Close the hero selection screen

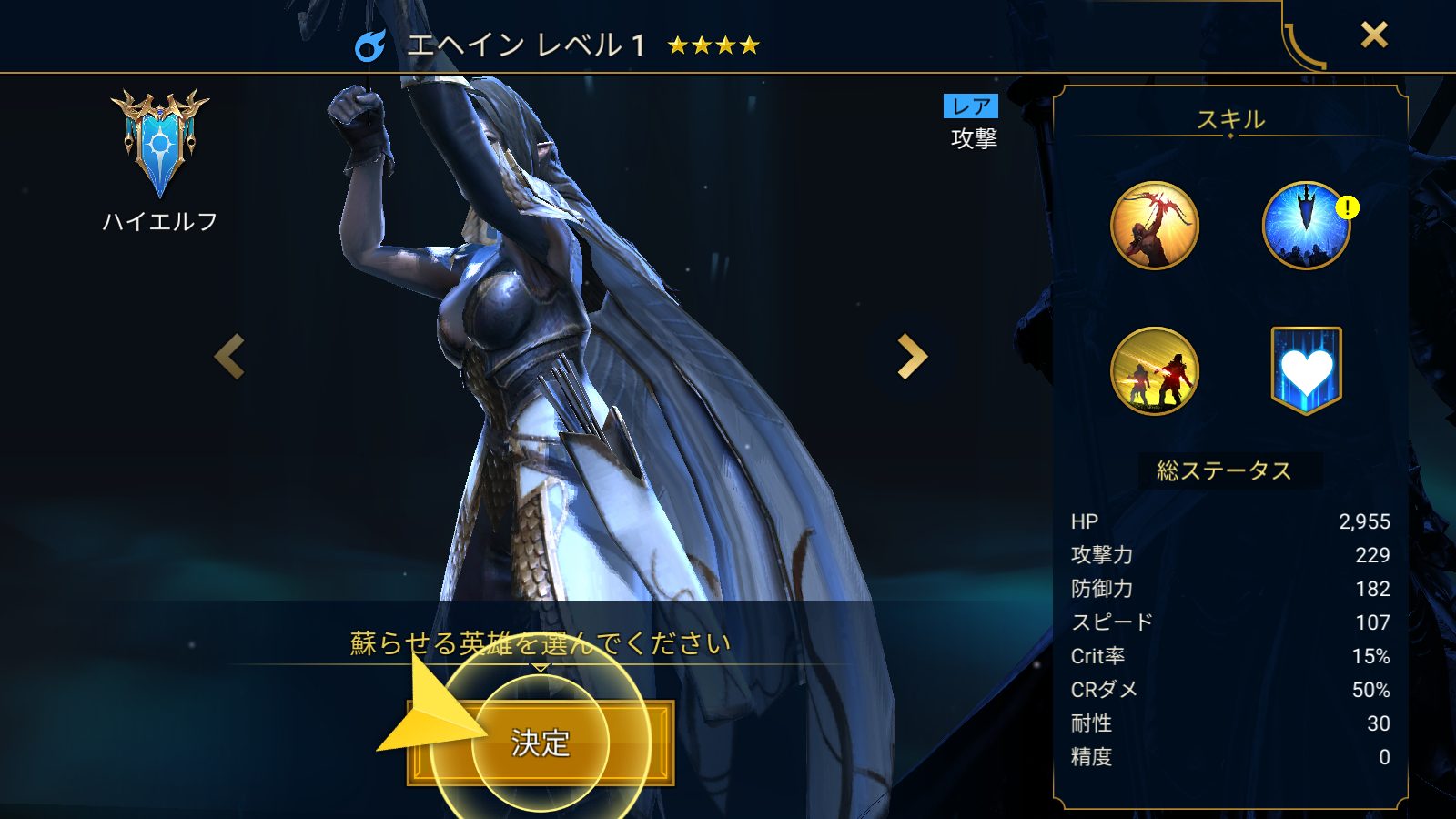point(1373,35)
